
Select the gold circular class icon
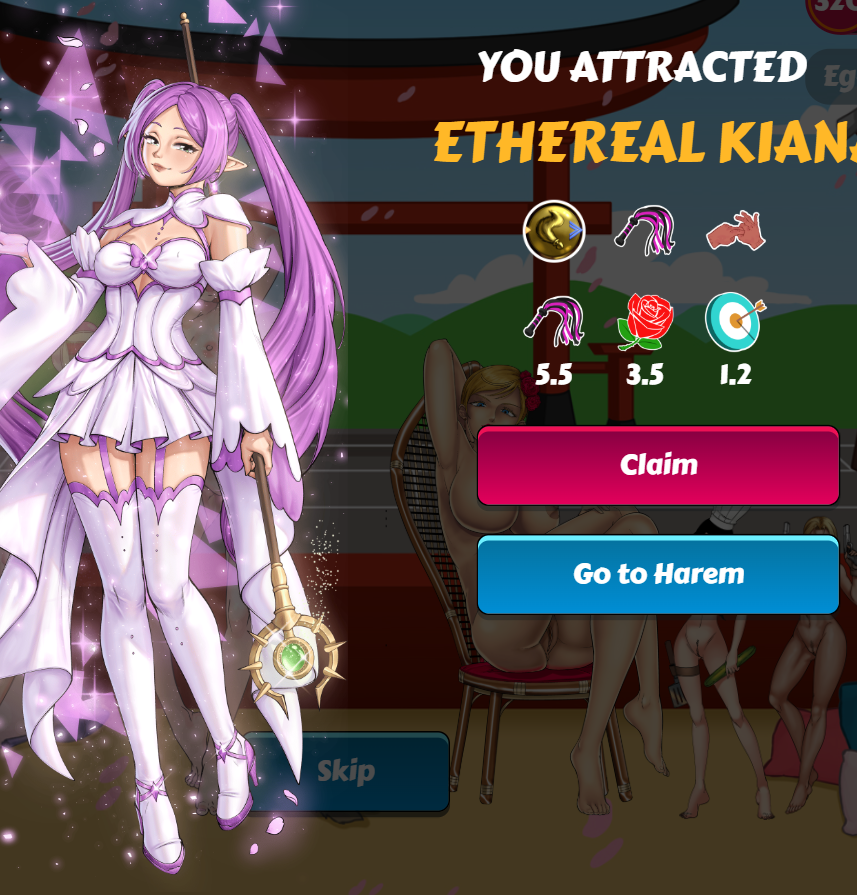(554, 231)
